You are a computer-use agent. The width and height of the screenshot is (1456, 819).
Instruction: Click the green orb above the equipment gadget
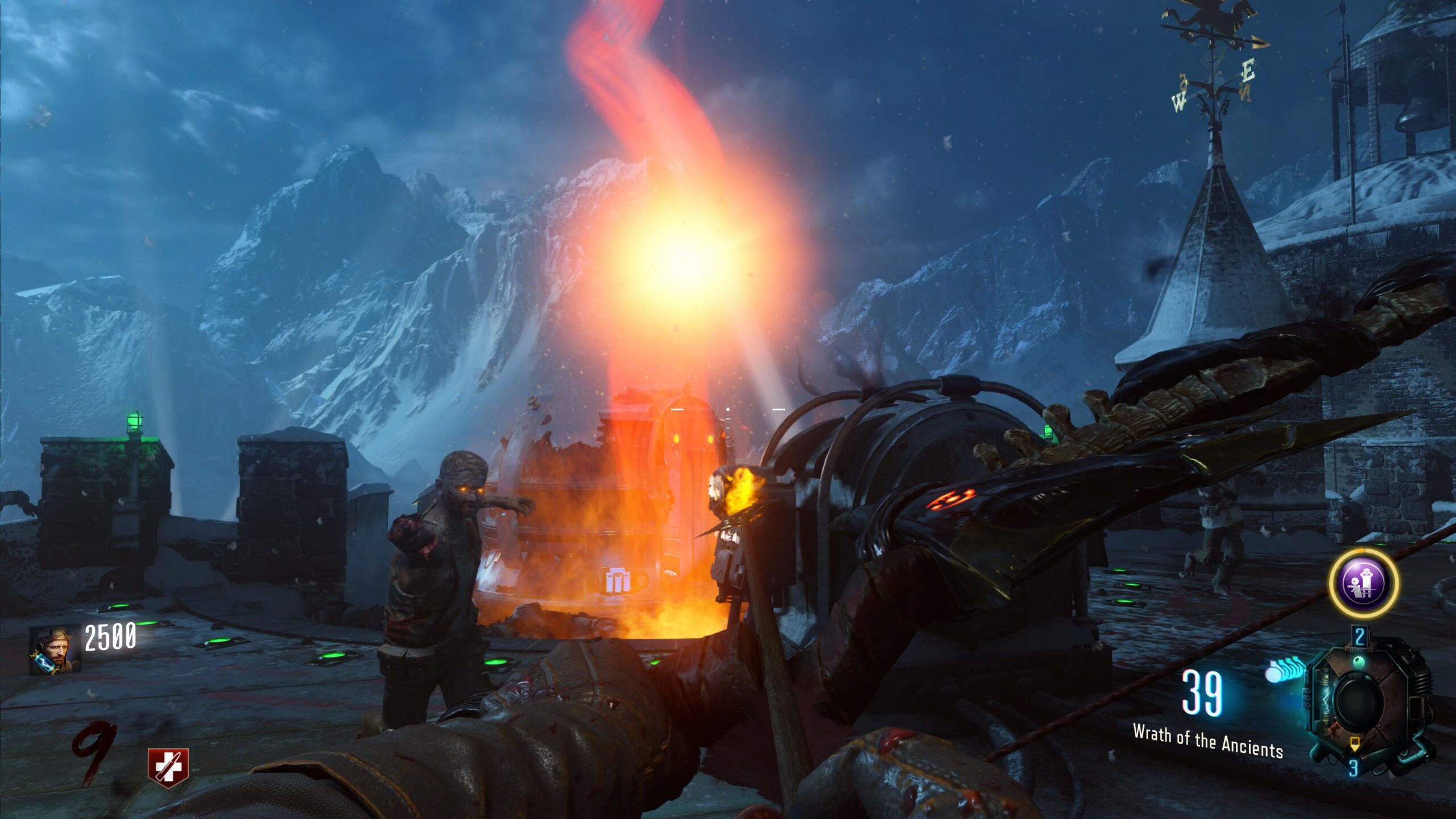[1359, 662]
